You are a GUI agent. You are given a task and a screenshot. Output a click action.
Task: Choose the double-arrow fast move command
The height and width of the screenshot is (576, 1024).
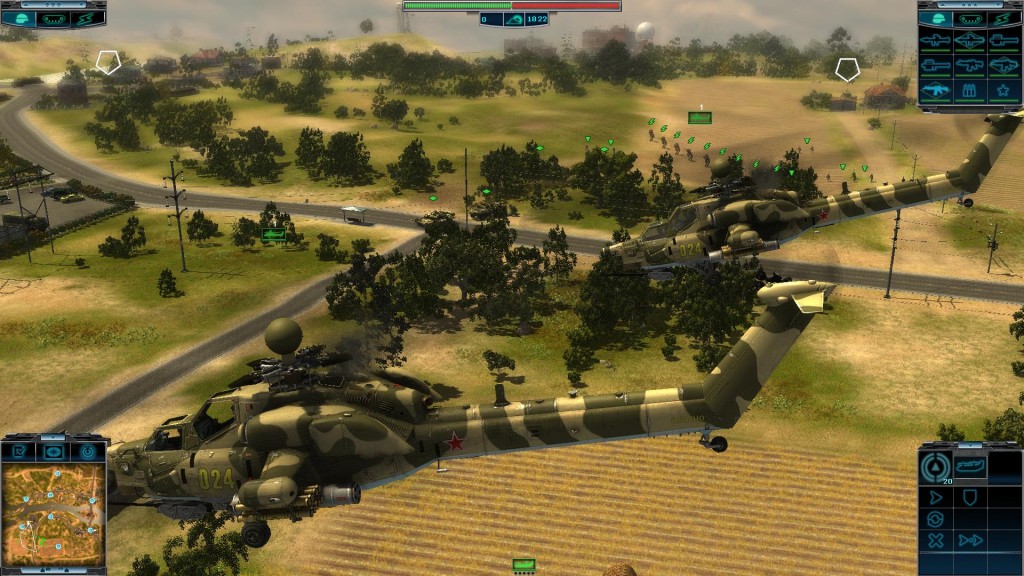point(970,541)
